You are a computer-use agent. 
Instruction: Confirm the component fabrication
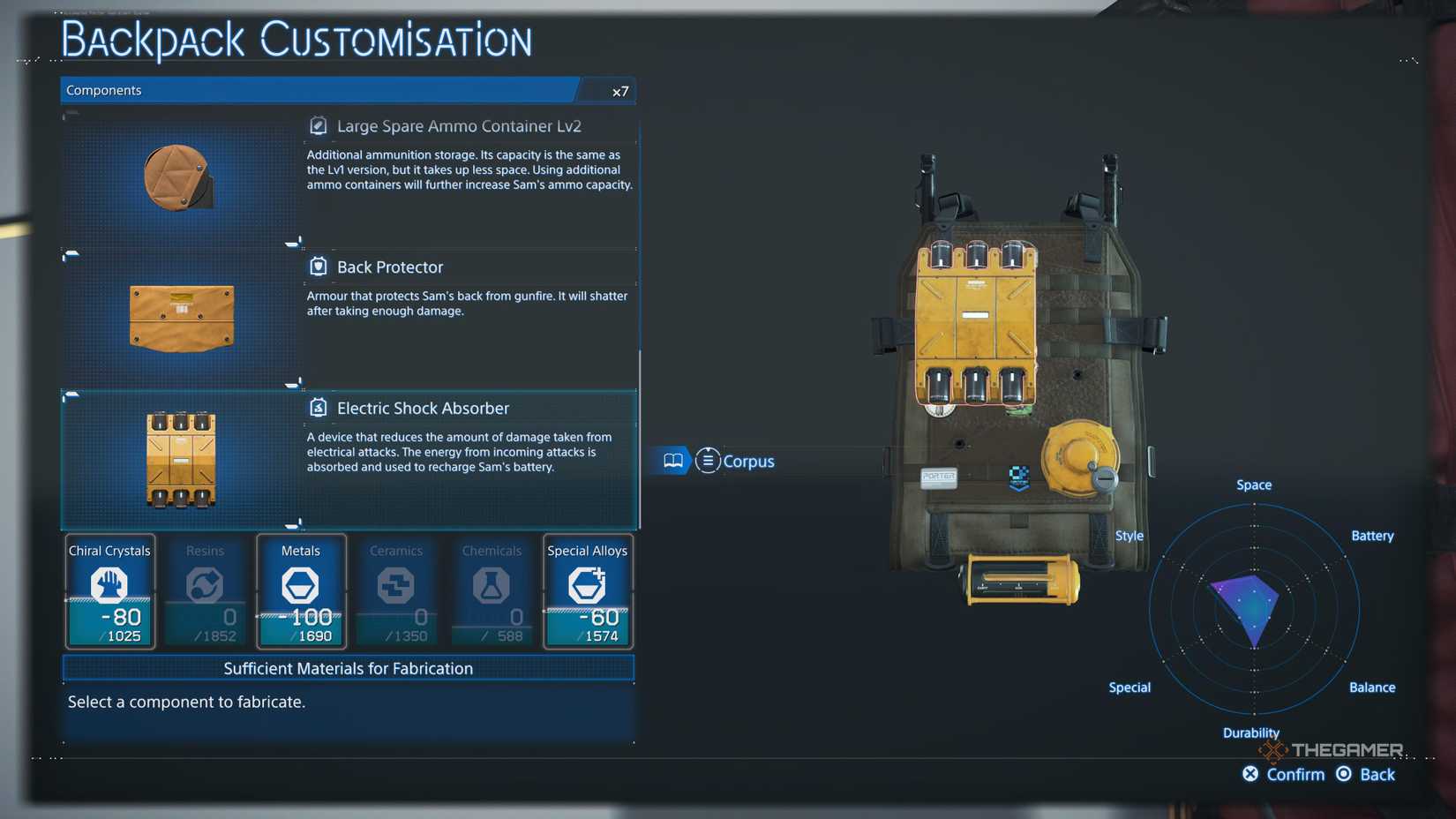click(1284, 774)
